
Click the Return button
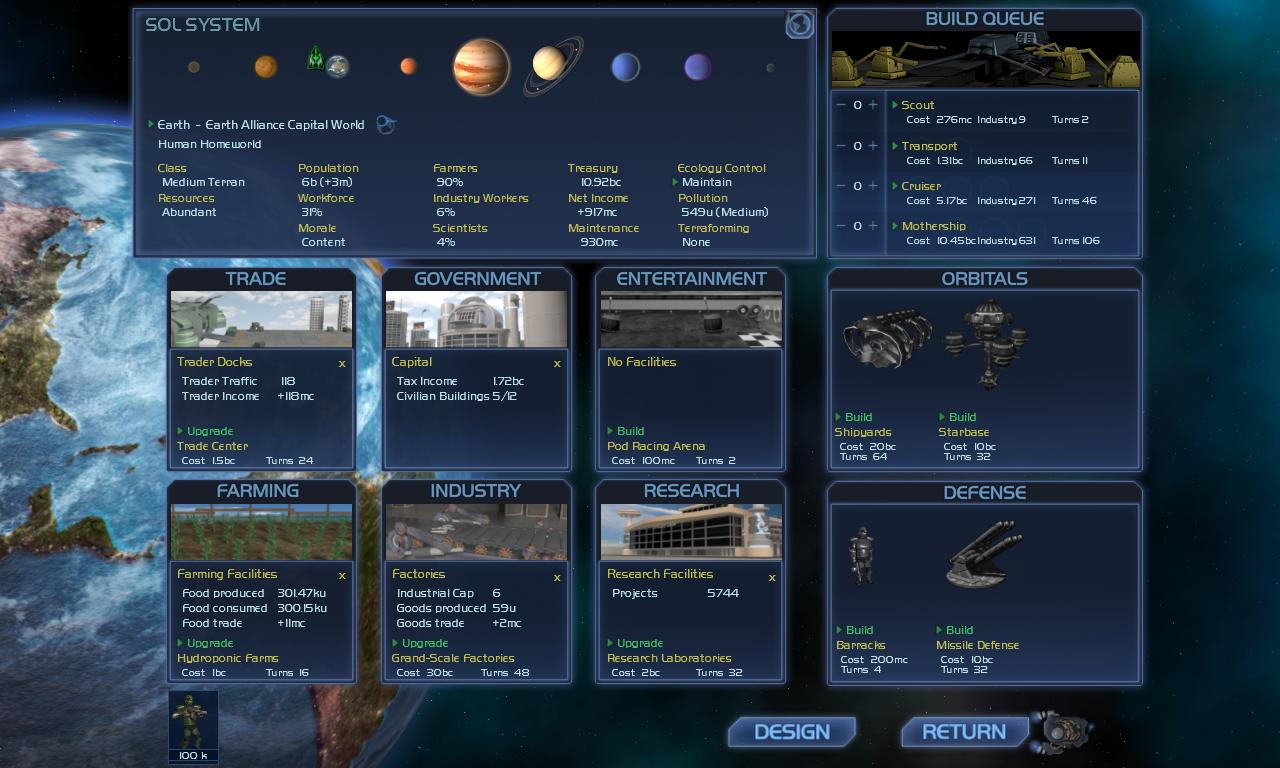(964, 732)
